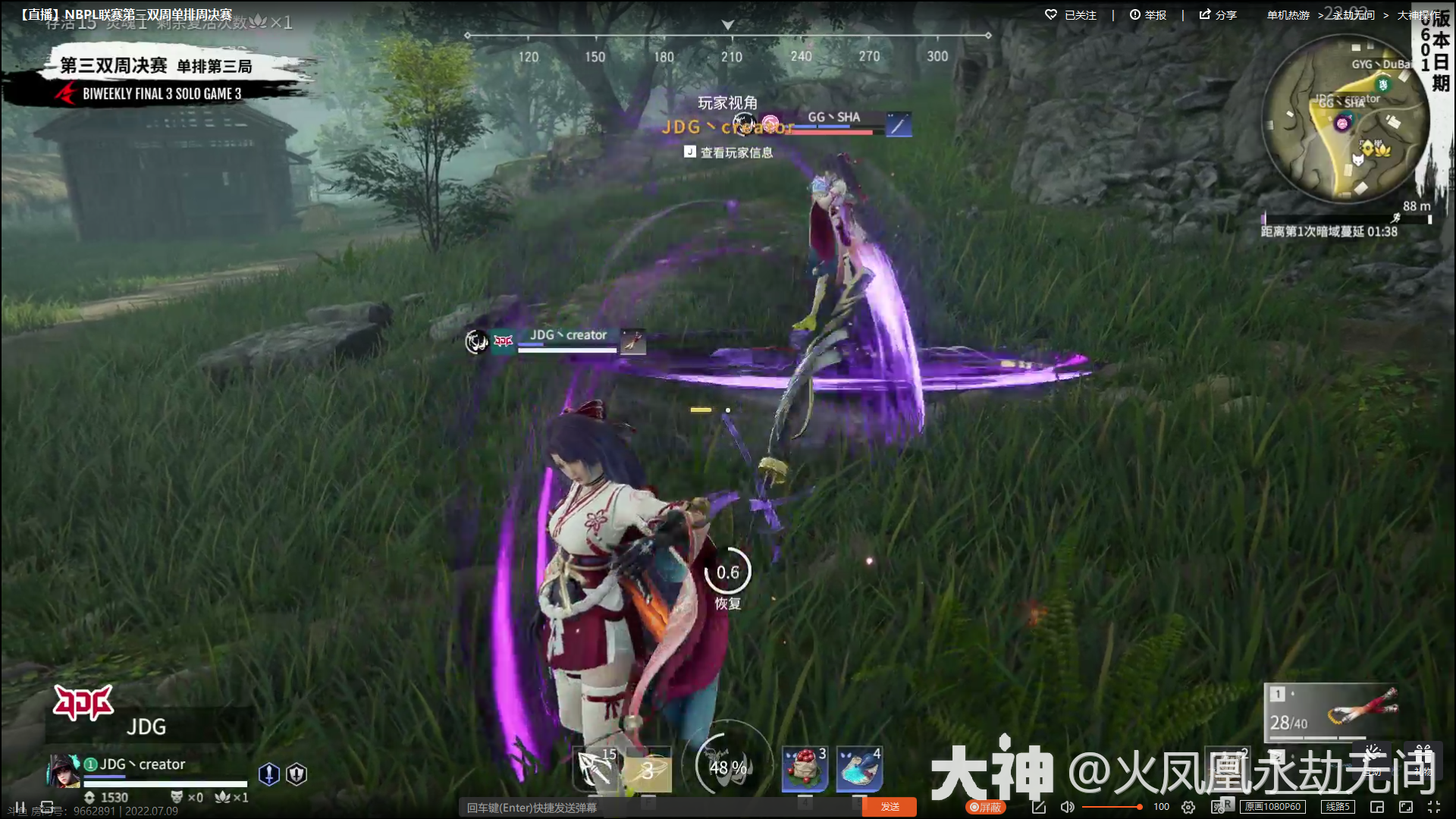This screenshot has height=819, width=1456.
Task: Click the blue sword buff icon
Action: pos(269,773)
